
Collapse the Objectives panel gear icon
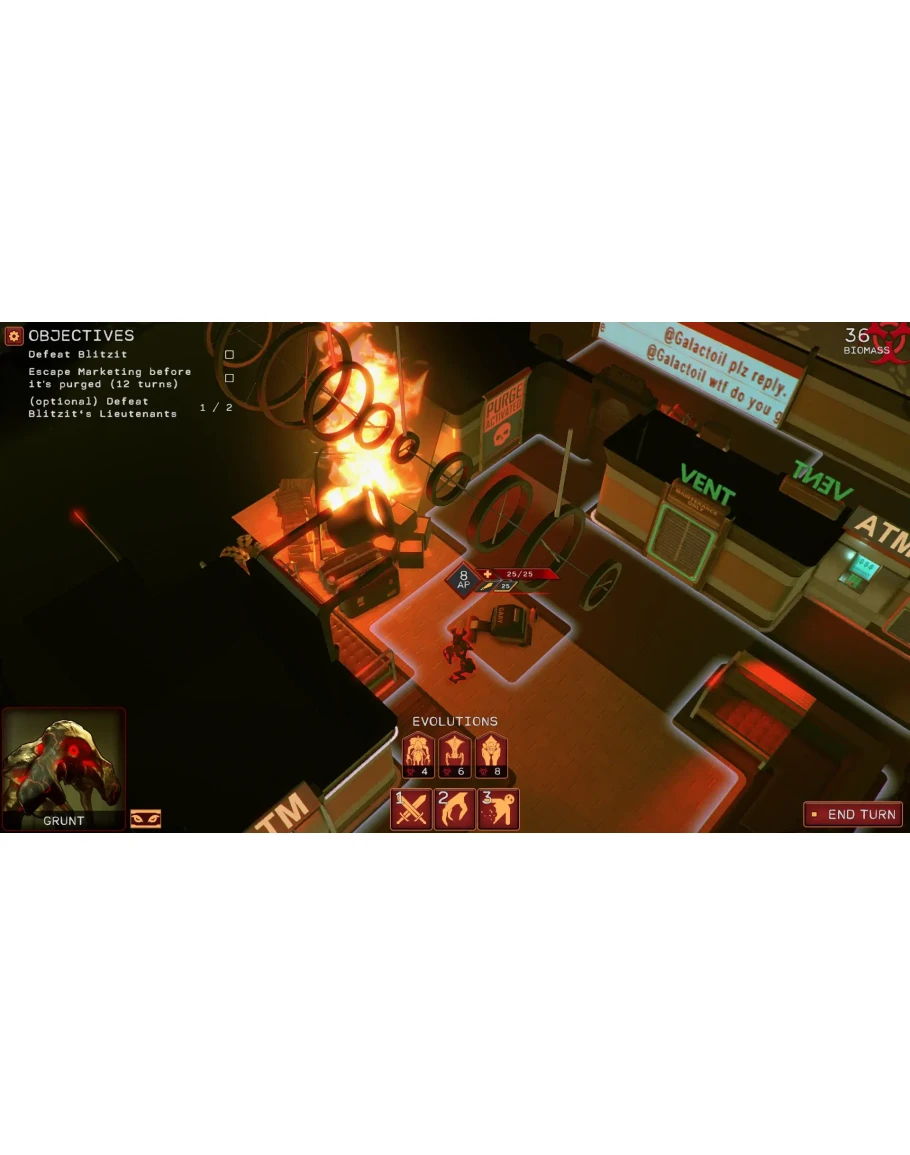(14, 336)
